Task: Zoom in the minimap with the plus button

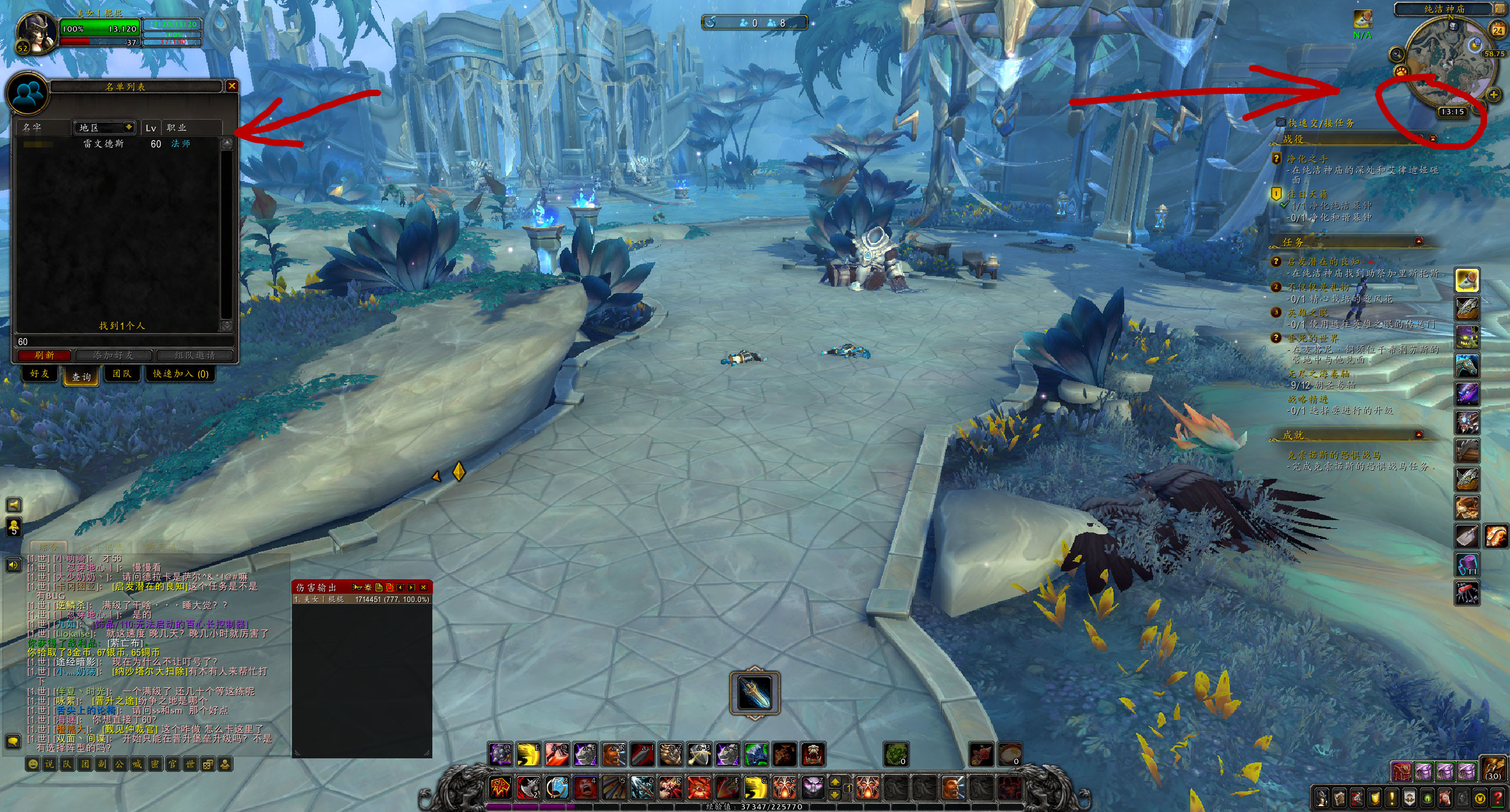Action: [1493, 94]
